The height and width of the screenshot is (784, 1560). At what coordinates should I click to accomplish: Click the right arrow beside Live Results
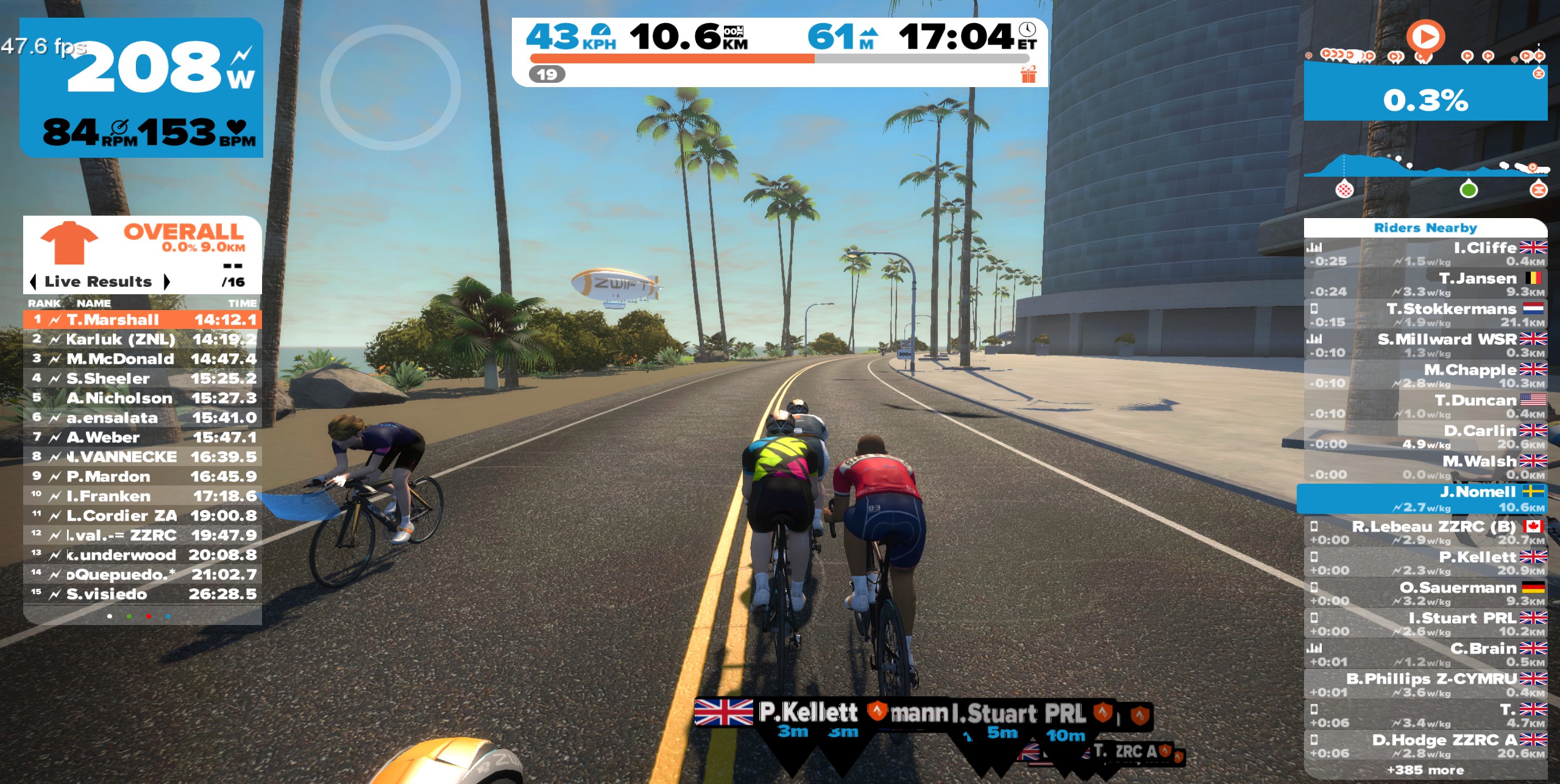coord(166,282)
